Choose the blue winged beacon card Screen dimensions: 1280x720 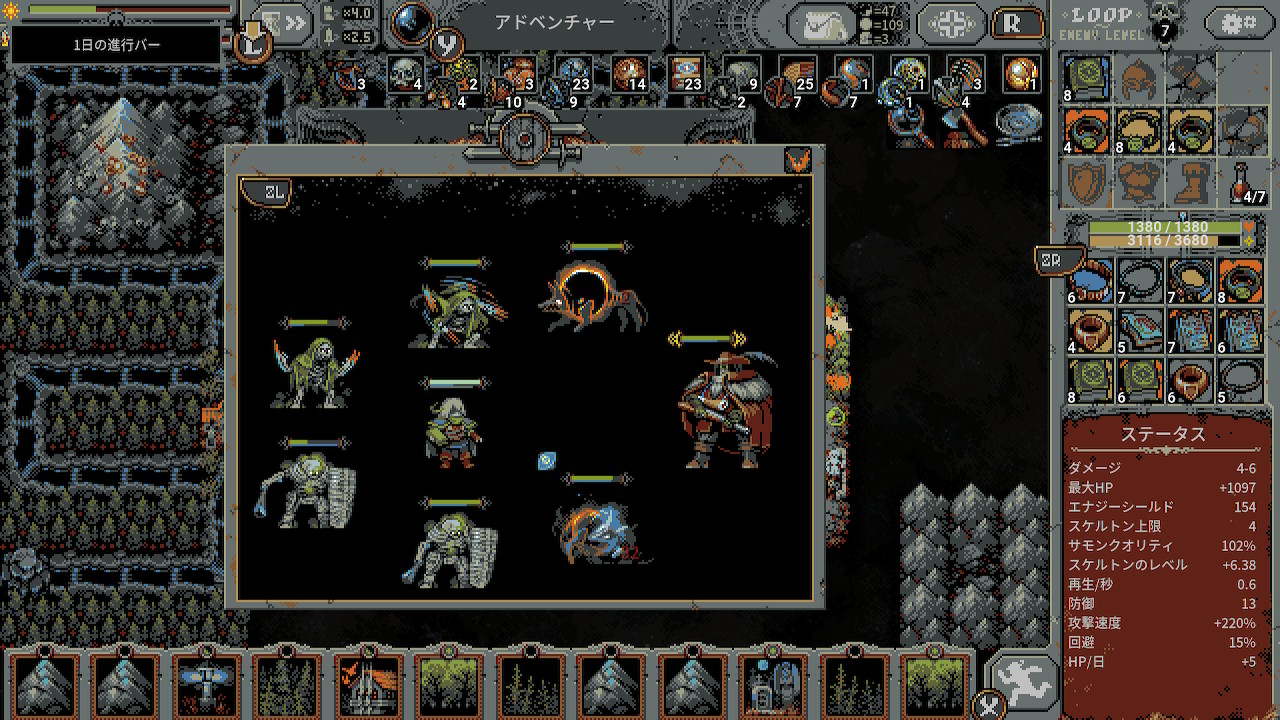pyautogui.click(x=208, y=686)
